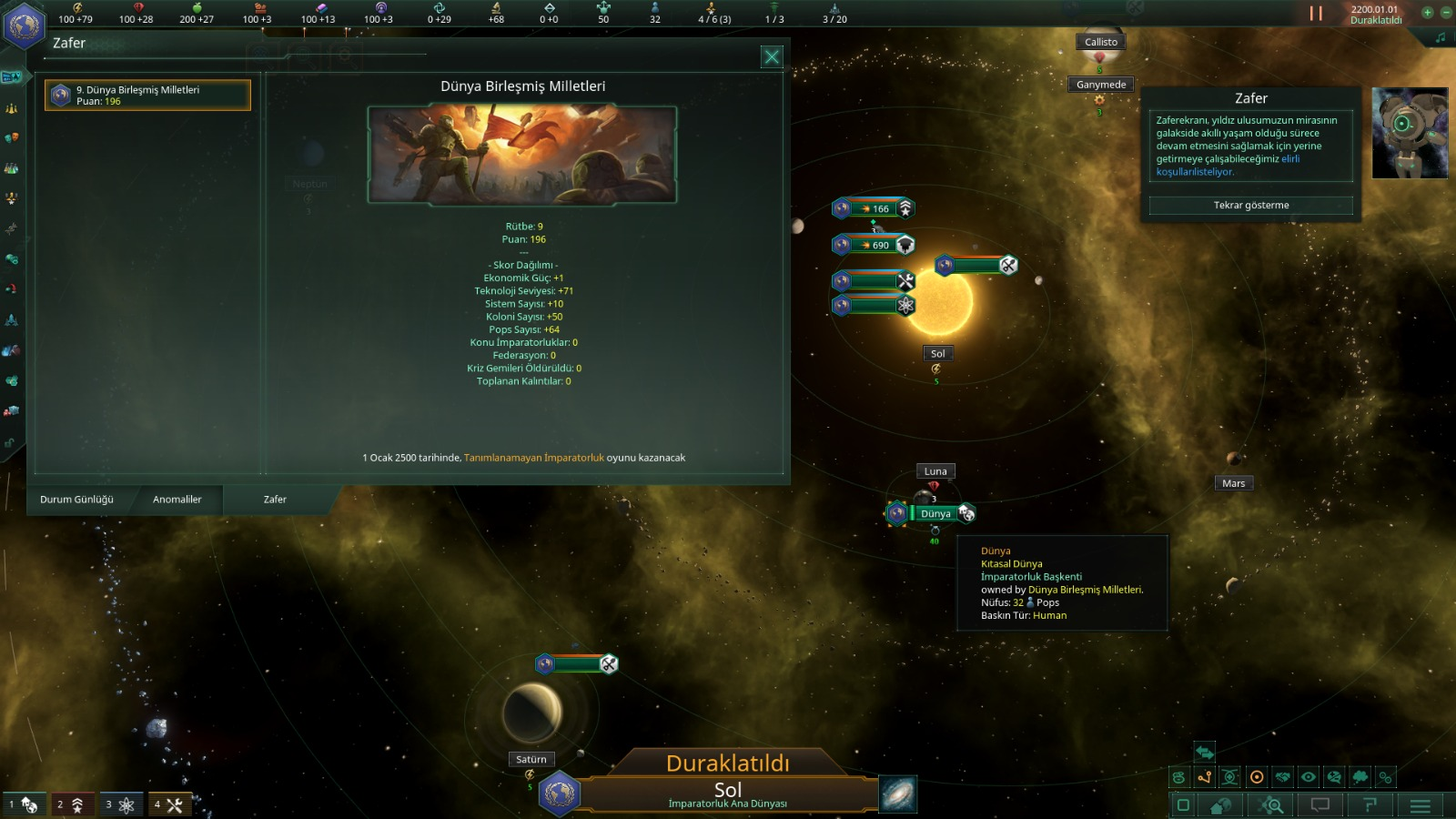Select the 690 power fleet marker

pyautogui.click(x=874, y=245)
